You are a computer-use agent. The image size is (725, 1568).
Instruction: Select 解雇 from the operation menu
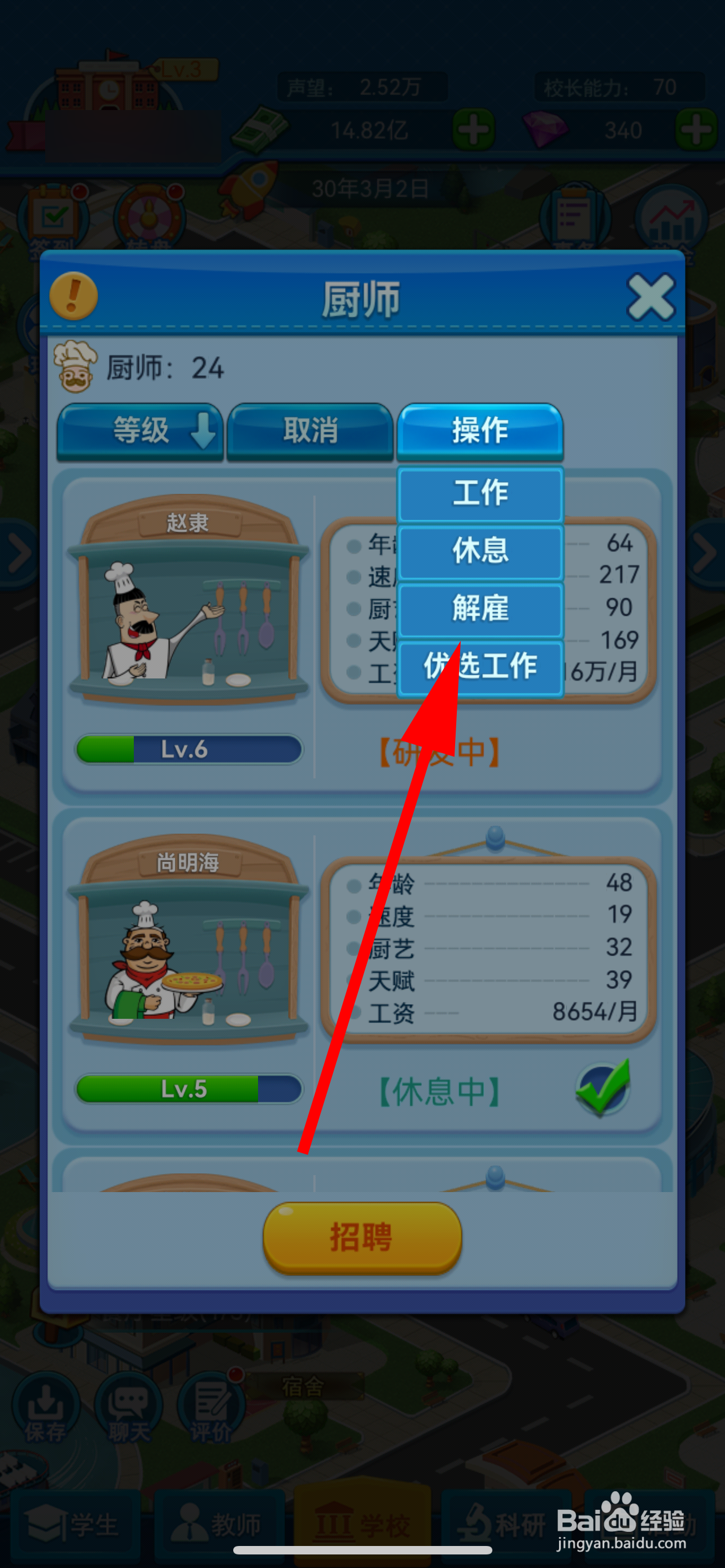click(x=480, y=608)
